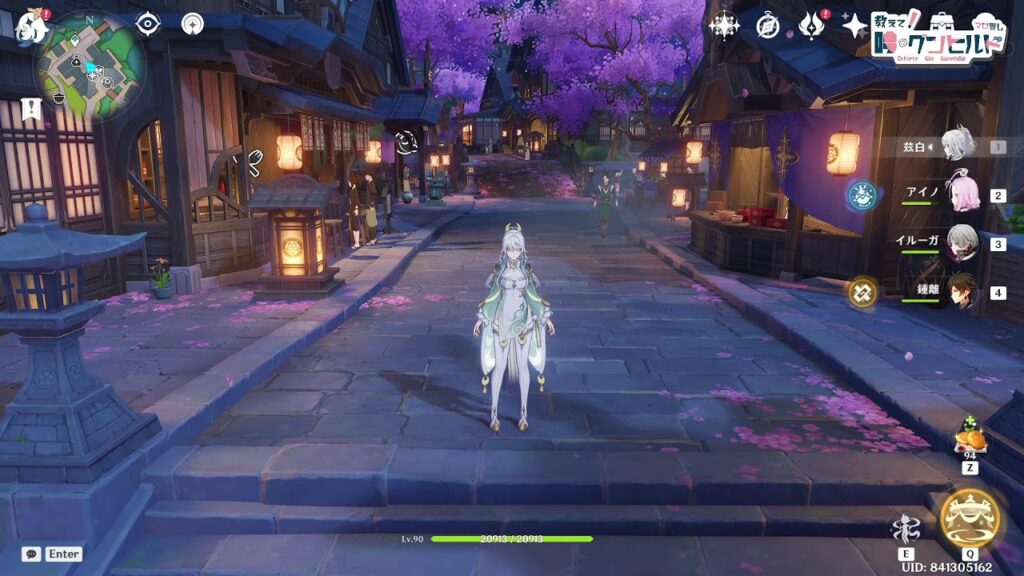Toggle the eye-shaped elemental sight icon
1024x576 pixels.
coord(148,23)
